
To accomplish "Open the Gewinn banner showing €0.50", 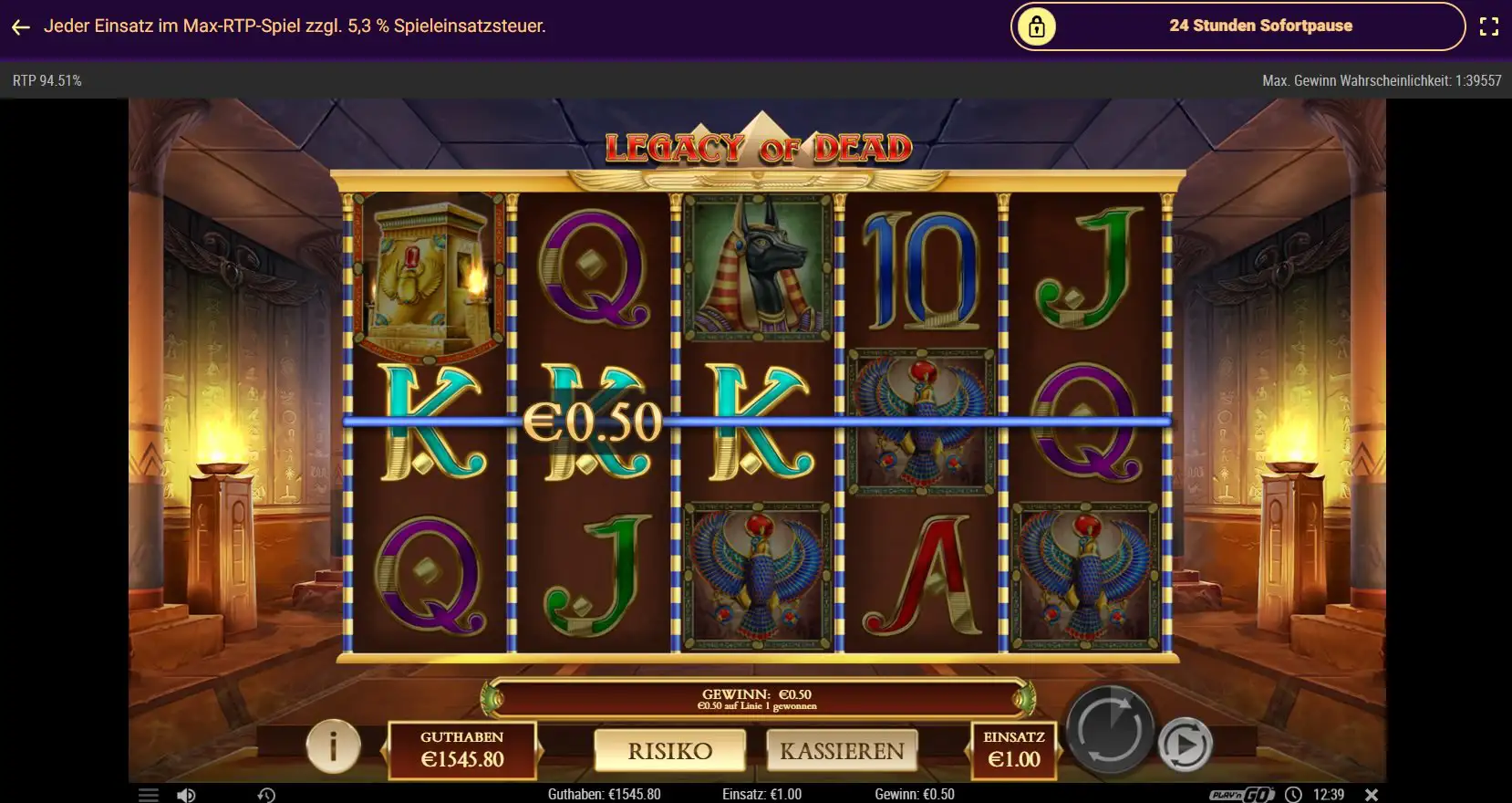I will point(757,698).
